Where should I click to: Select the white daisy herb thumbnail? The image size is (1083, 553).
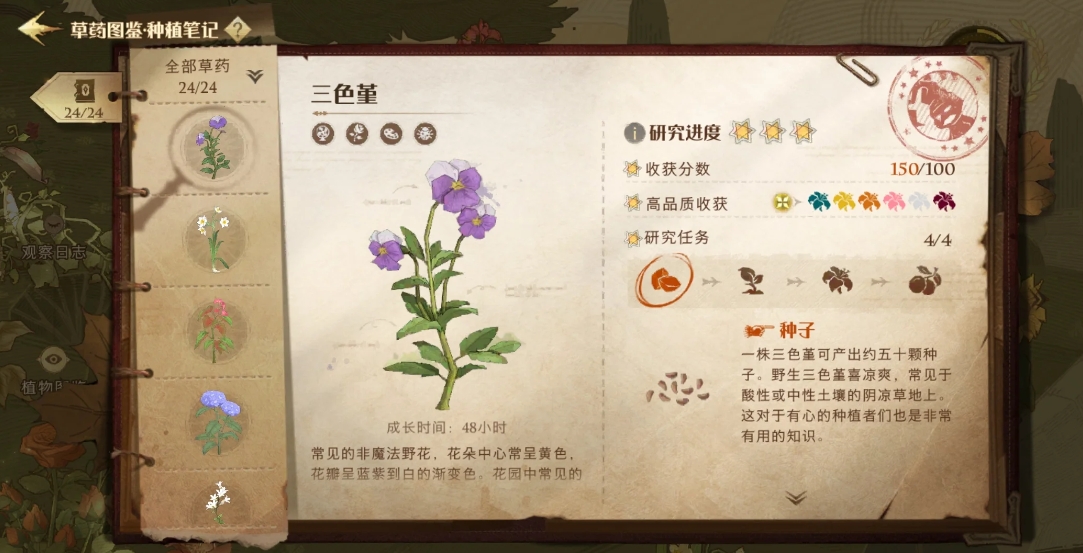click(215, 238)
